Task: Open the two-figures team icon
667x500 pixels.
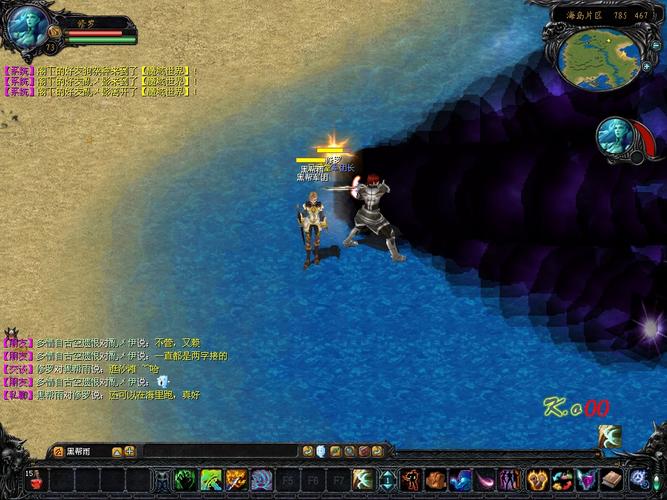Action: coord(511,480)
